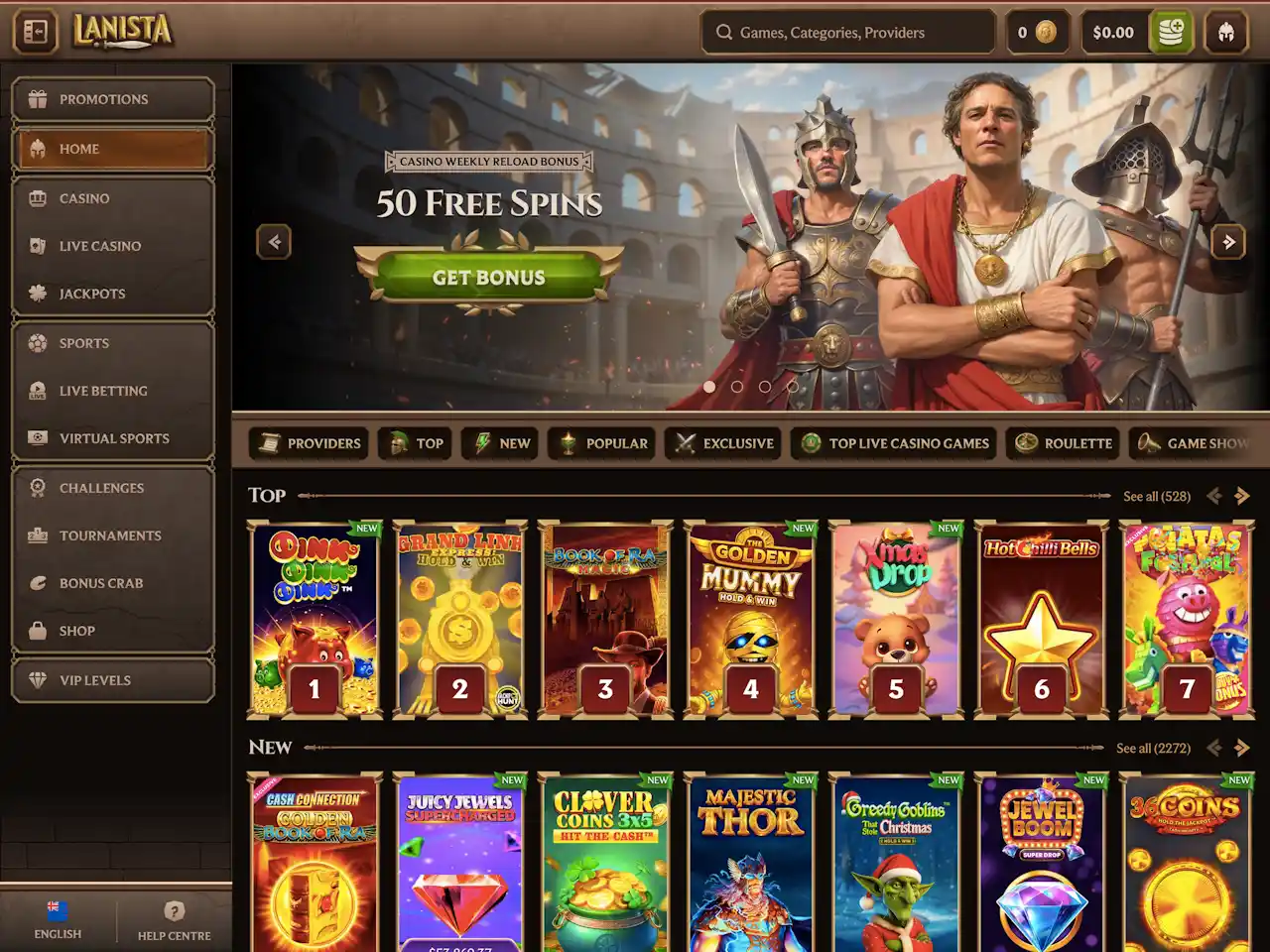
Task: Advance the banner with the right arrow
Action: 1228,241
